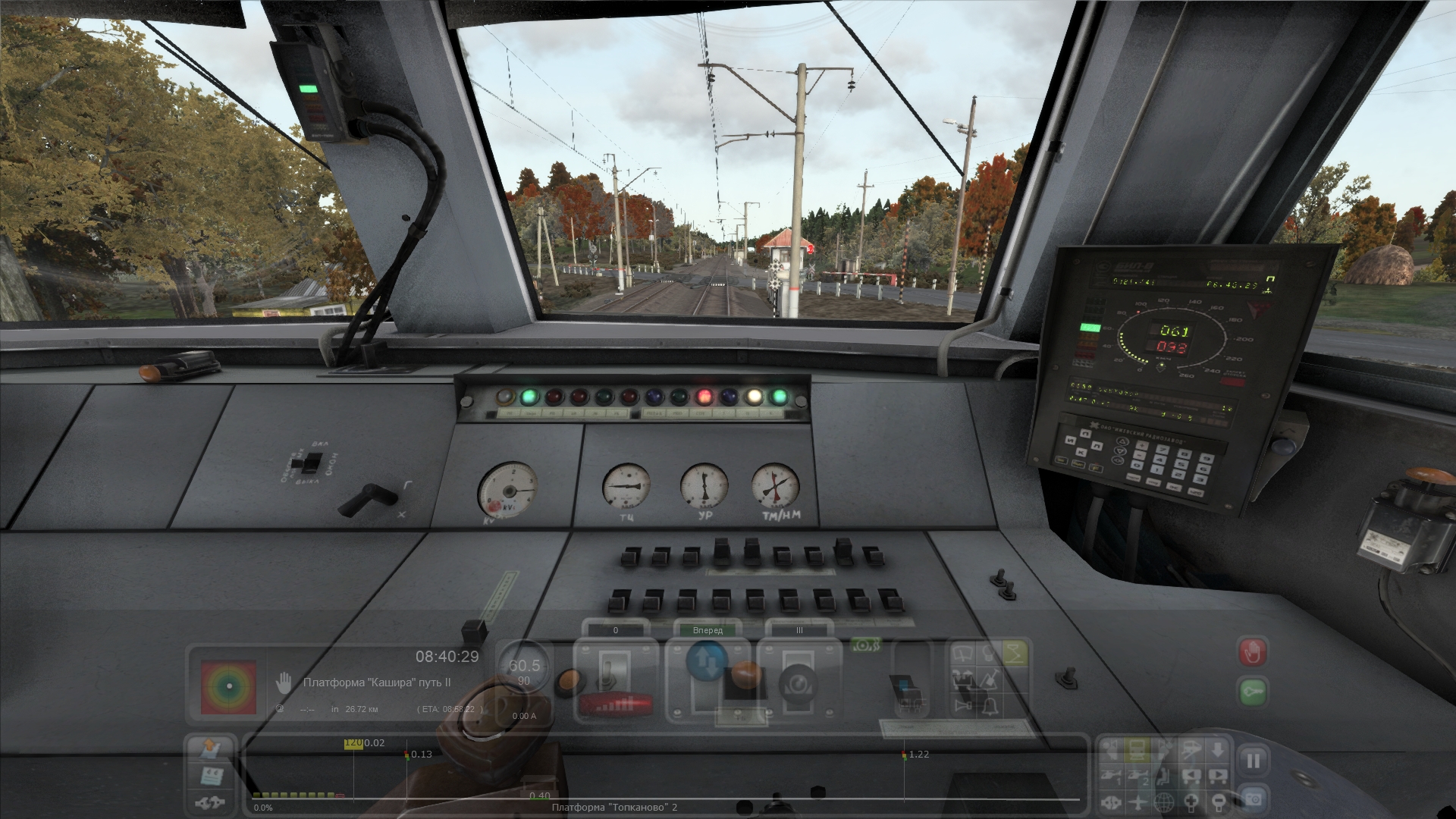The width and height of the screenshot is (1456, 819).
Task: Switch to passenger seat view
Action: (1164, 777)
